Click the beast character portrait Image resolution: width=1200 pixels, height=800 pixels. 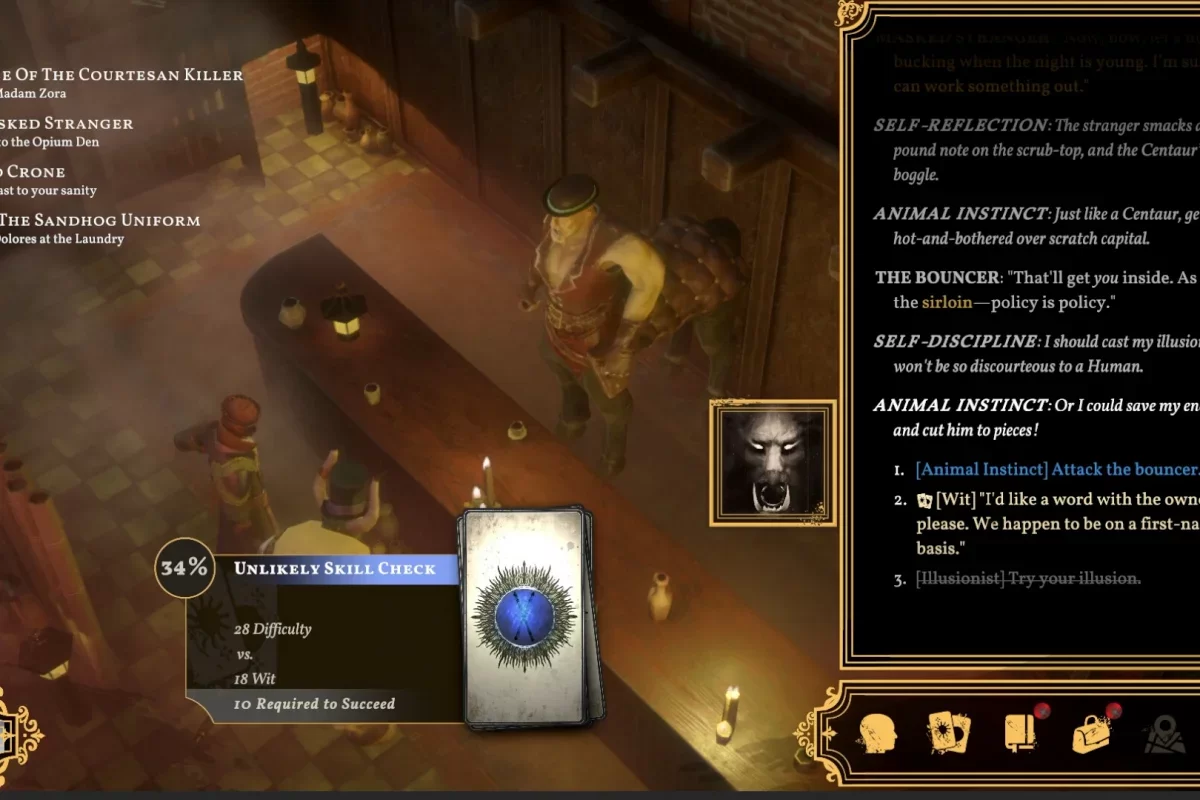(773, 462)
